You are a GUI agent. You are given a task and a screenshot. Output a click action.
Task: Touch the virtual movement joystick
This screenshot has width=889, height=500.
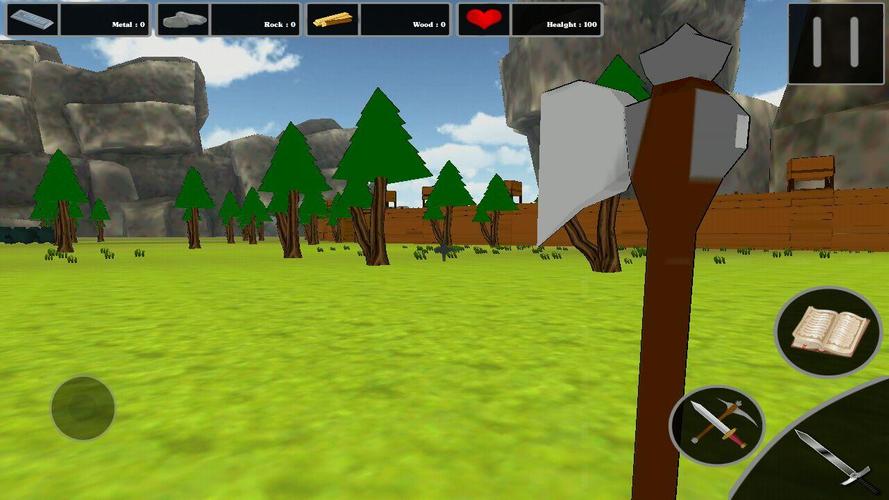point(83,408)
